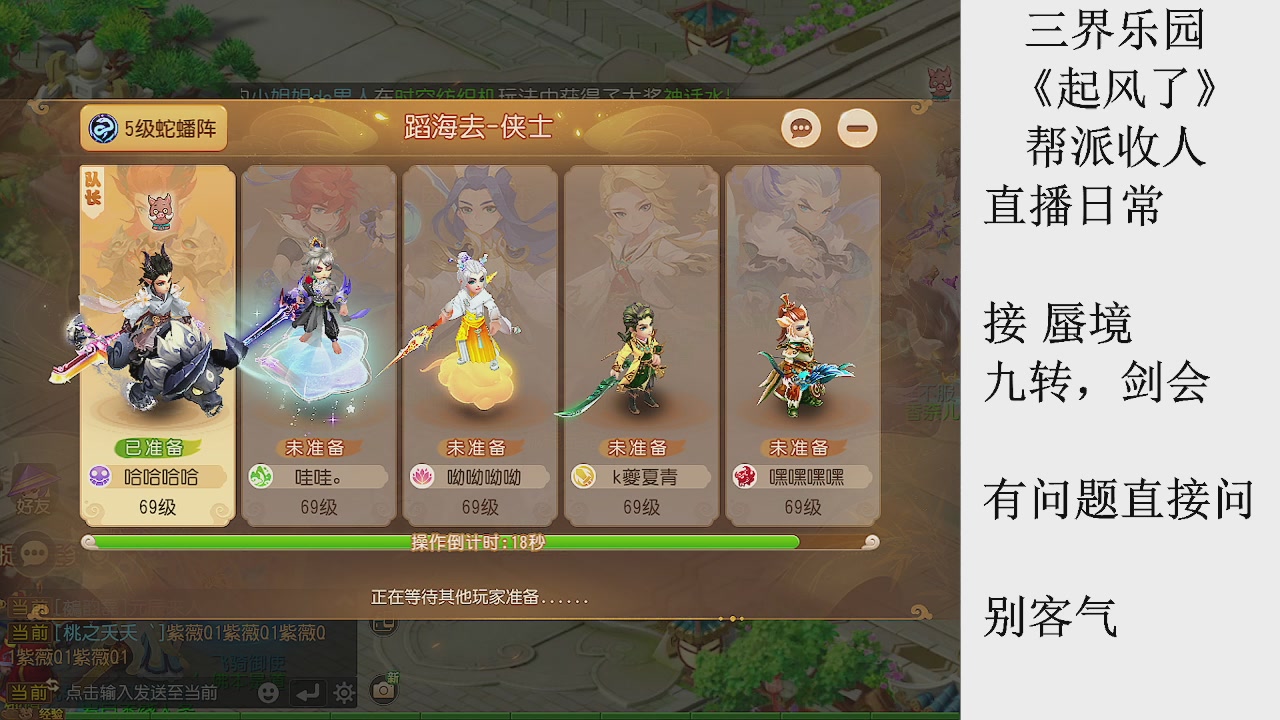The height and width of the screenshot is (720, 1280).
Task: Click the emoji smiley icon in chat bar
Action: (269, 692)
